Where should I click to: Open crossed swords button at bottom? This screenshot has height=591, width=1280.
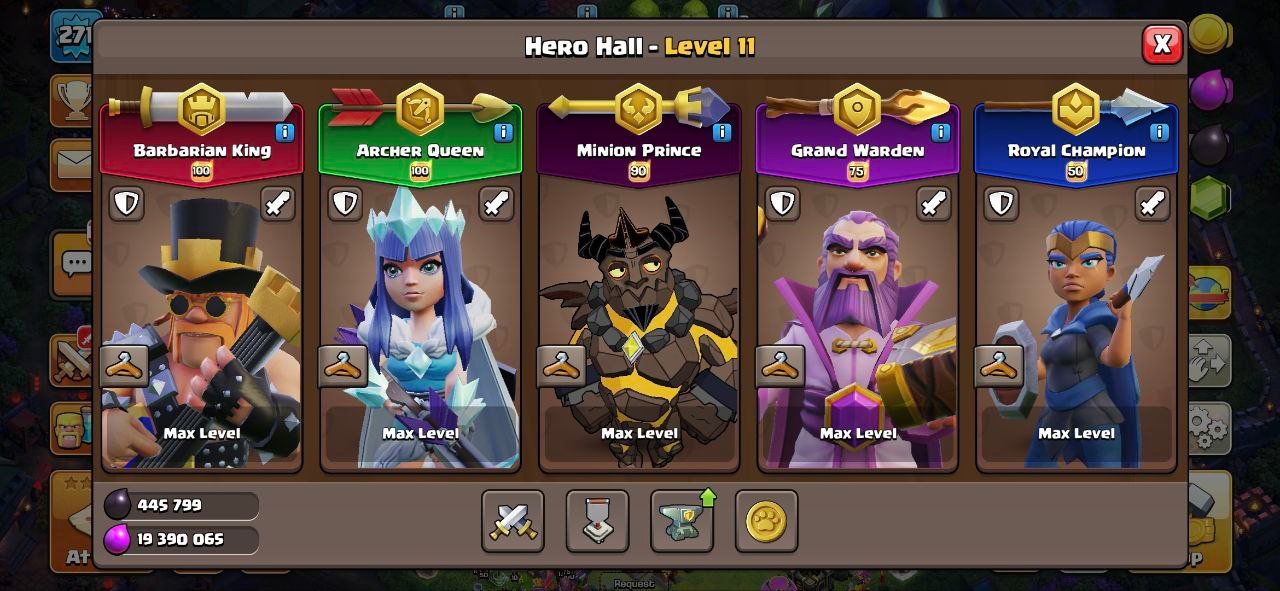point(513,521)
